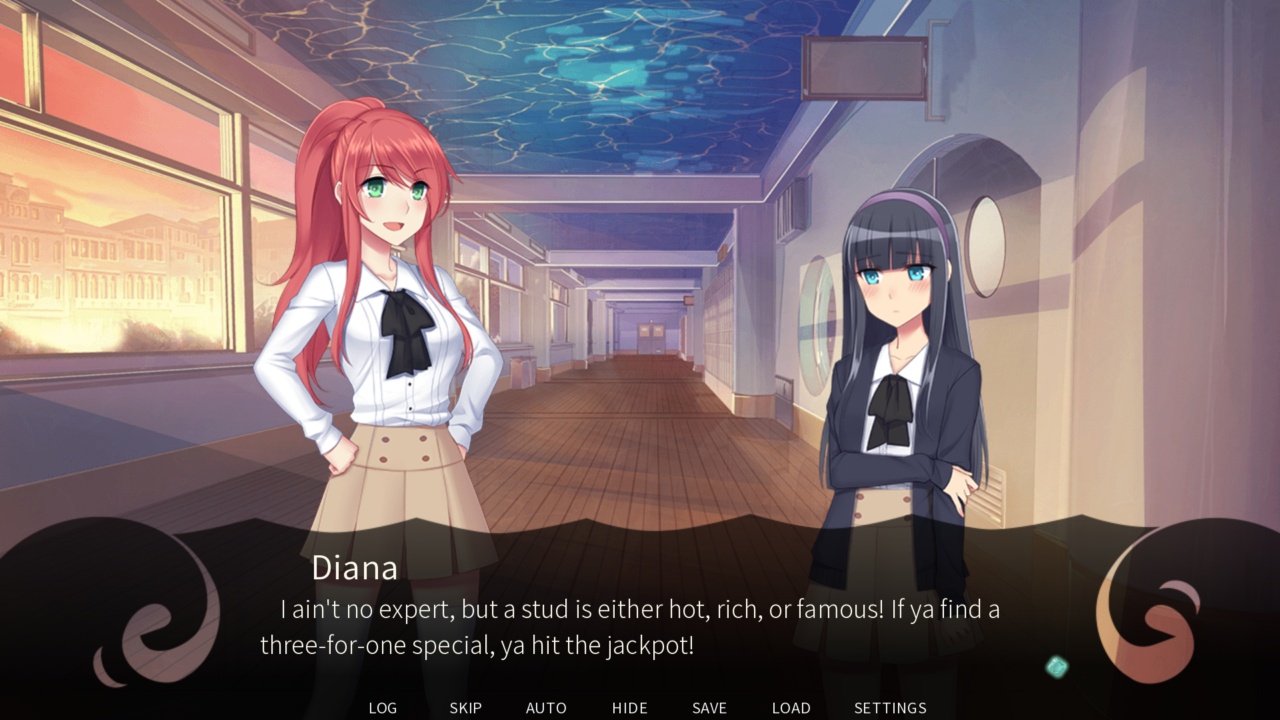Click Diana's name label
Image resolution: width=1280 pixels, height=720 pixels.
(x=355, y=568)
